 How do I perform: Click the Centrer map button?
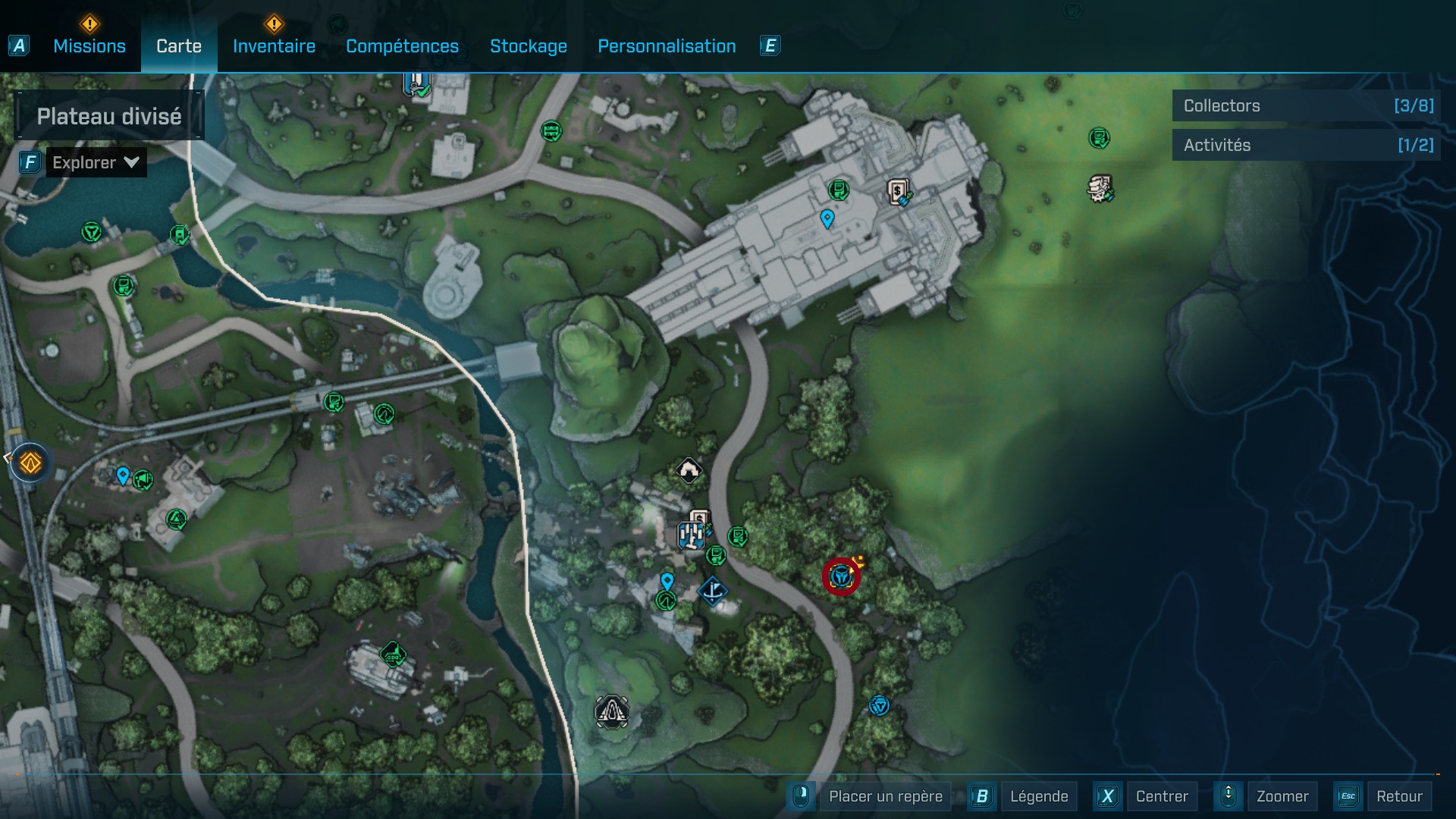pos(1161,796)
